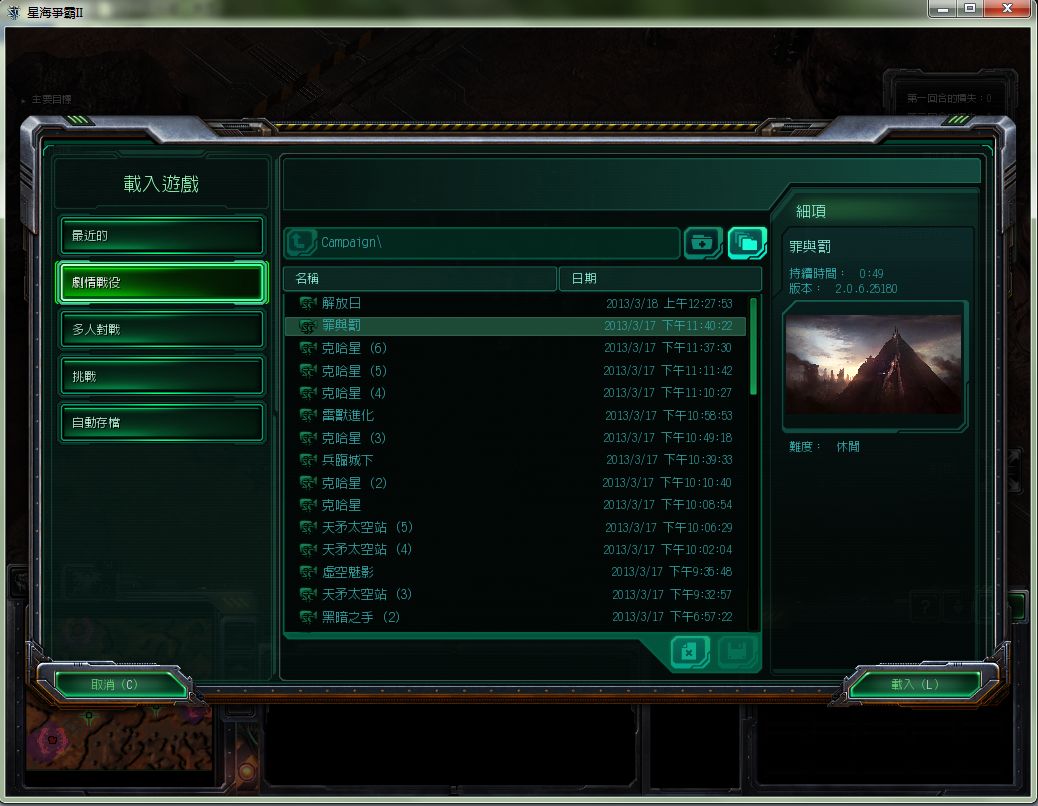Click the new folder button
The image size is (1038, 806).
click(703, 242)
